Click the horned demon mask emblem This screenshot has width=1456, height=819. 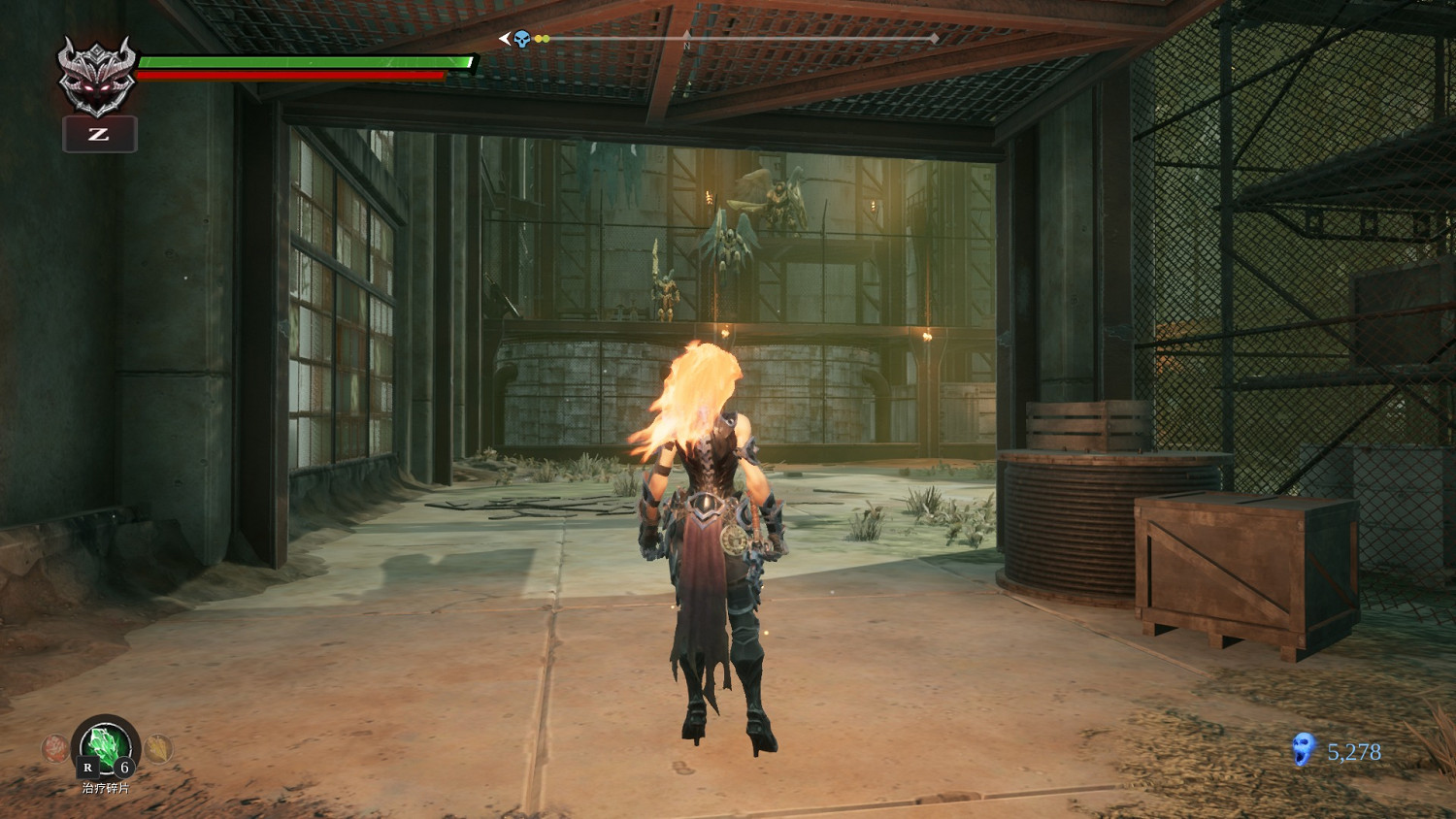96,76
